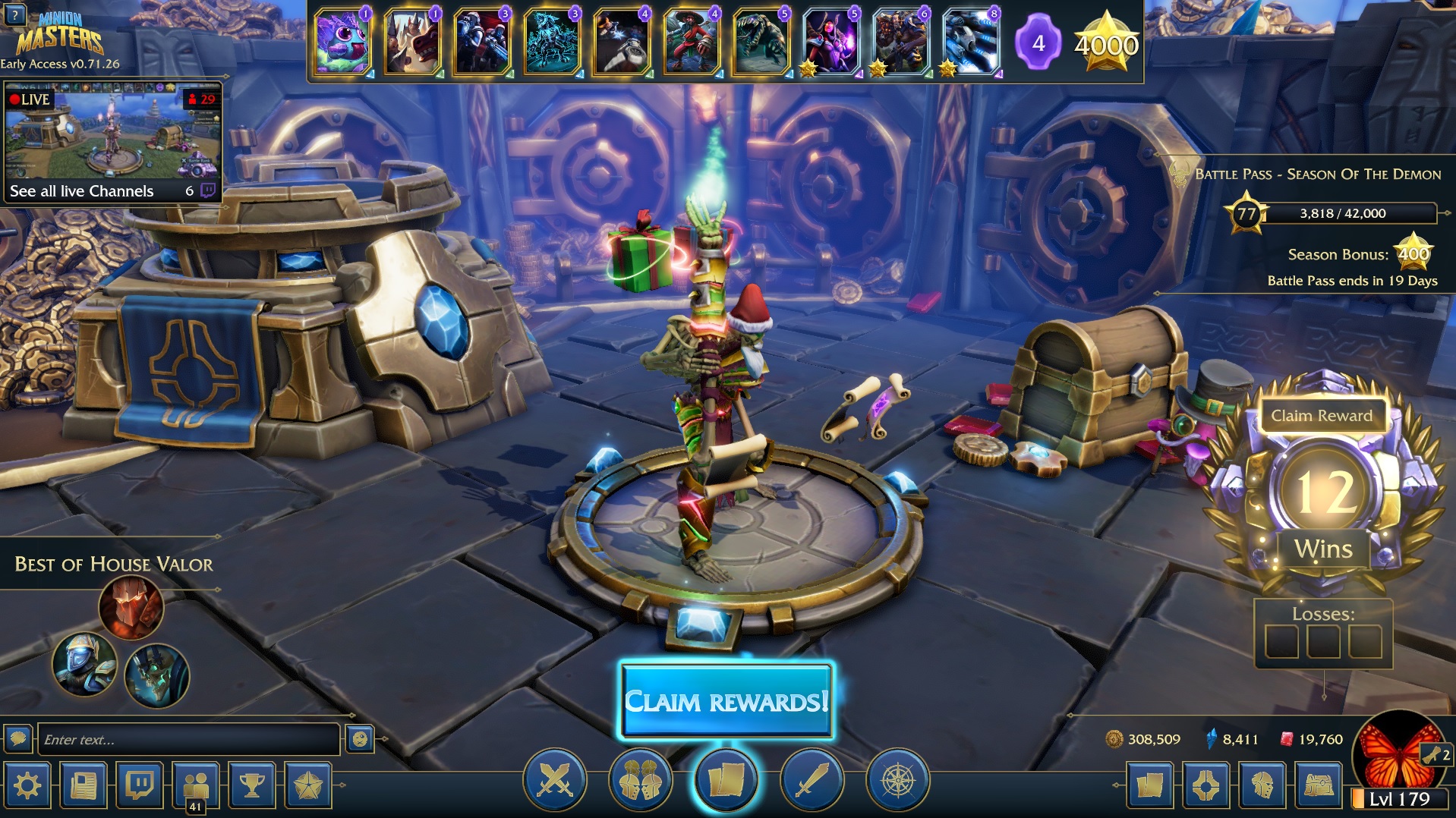Open the news newspaper panel
The height and width of the screenshot is (818, 1456).
coord(84,785)
